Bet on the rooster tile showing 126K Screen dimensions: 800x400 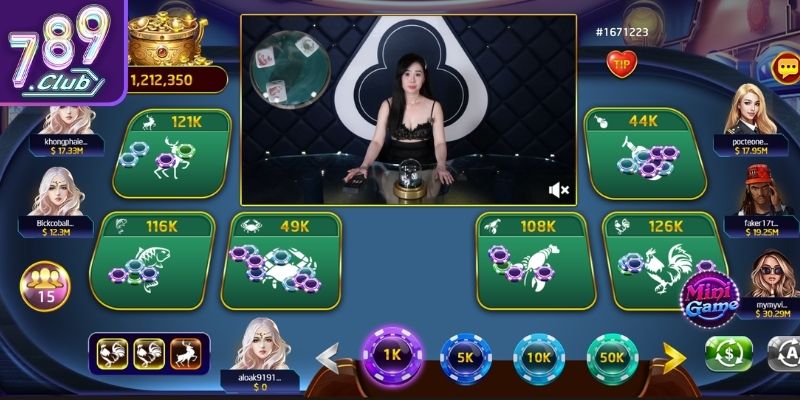pos(660,259)
